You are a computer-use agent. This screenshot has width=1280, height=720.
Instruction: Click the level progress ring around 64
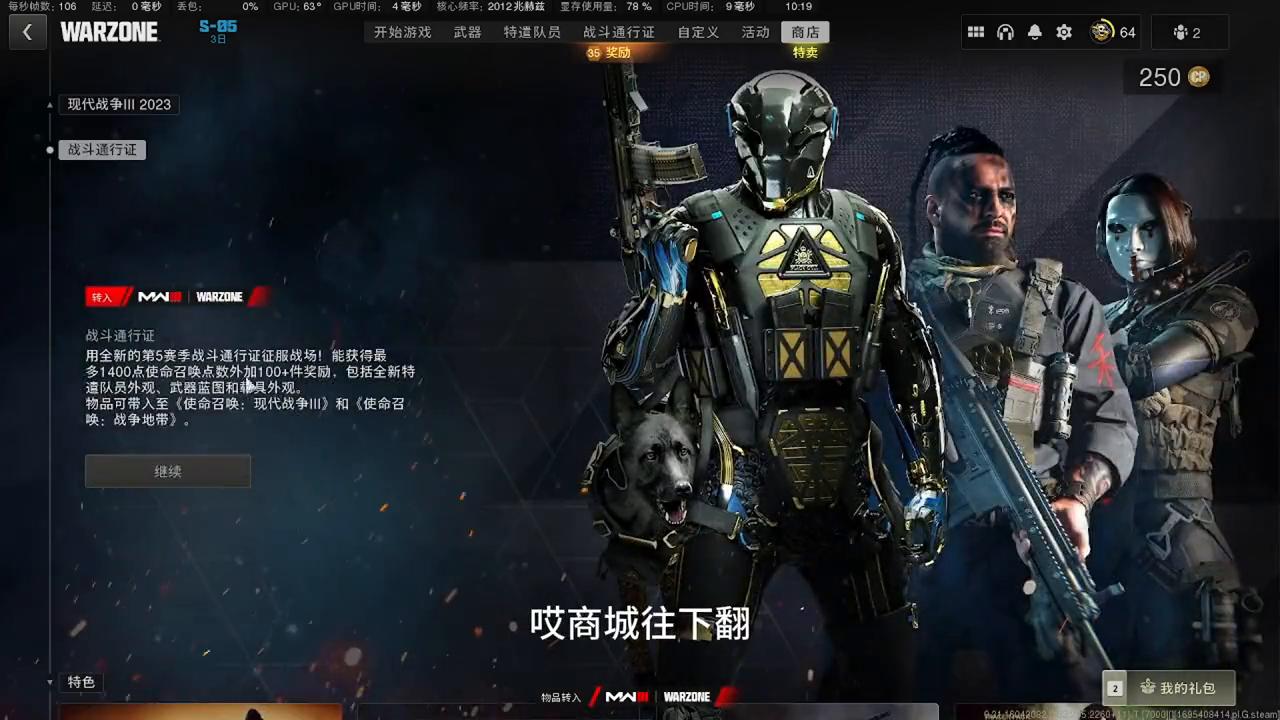click(1103, 32)
